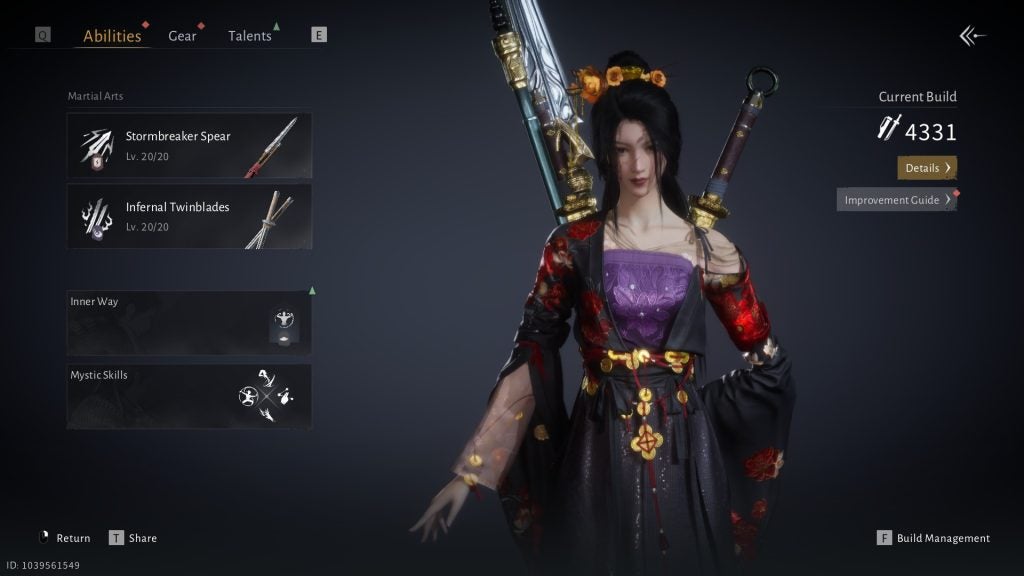Screen dimensions: 1024x576
Task: Switch to the Gear tab
Action: 182,36
